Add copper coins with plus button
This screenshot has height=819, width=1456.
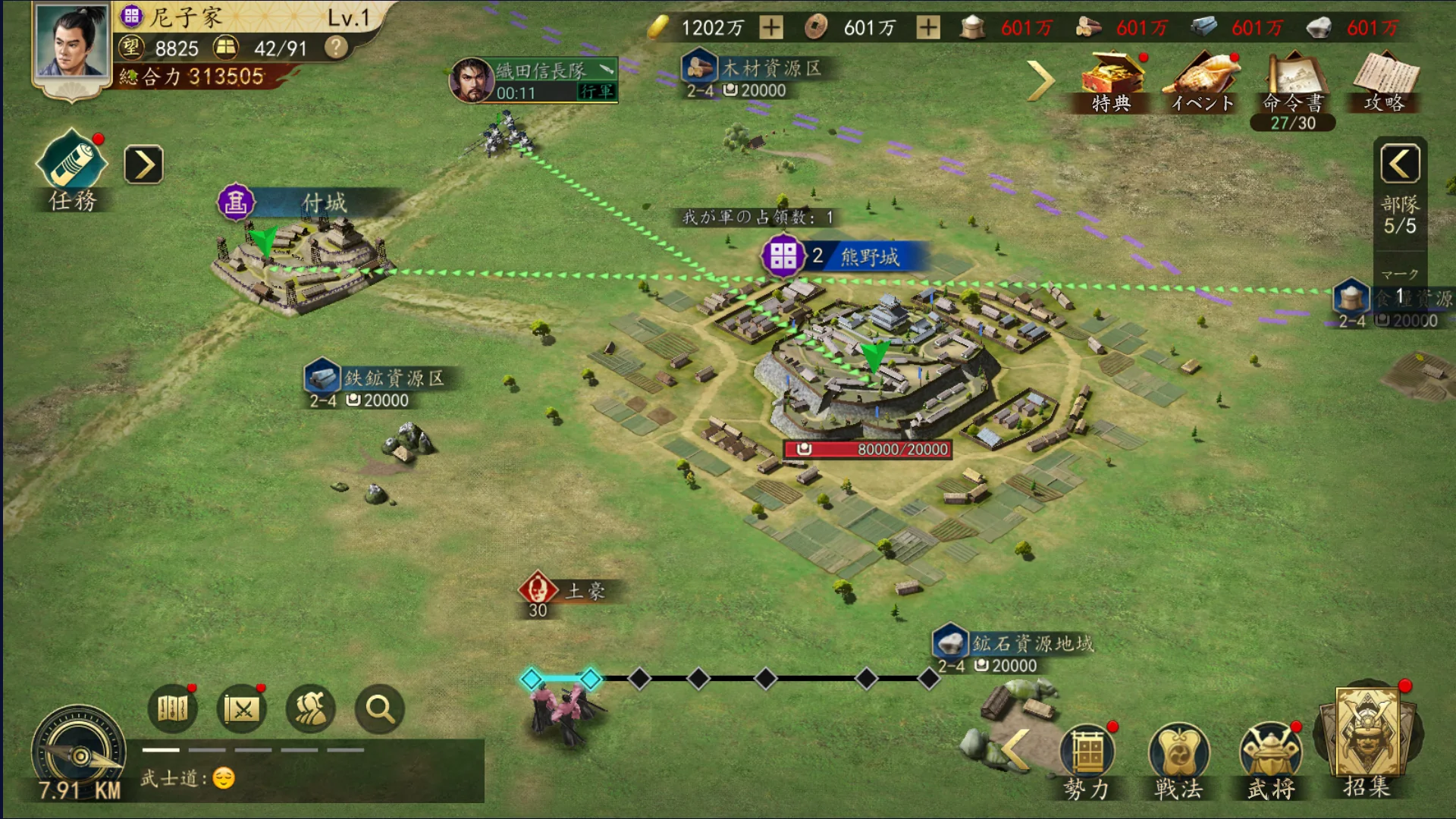point(927,28)
